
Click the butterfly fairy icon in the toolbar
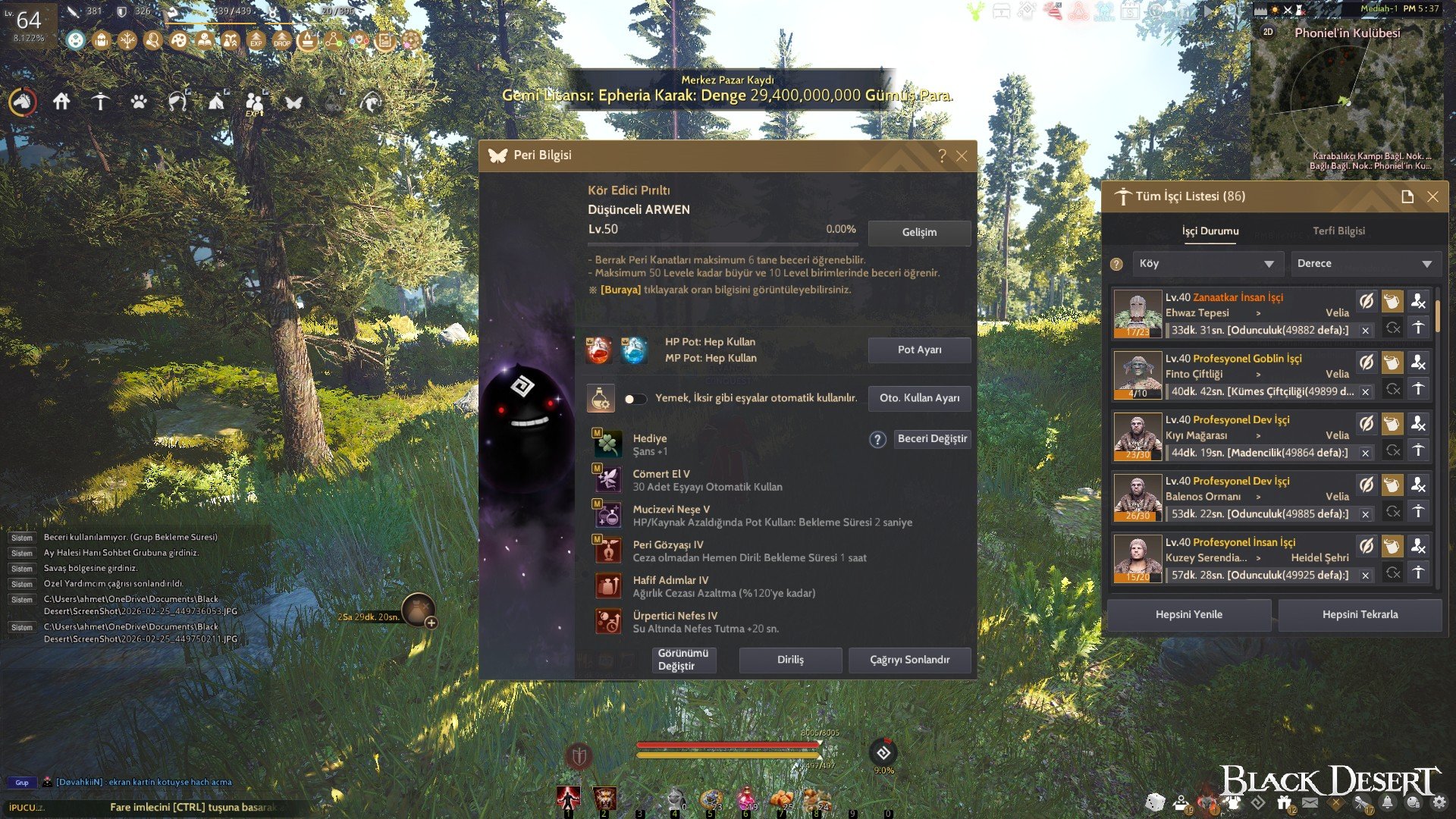[x=292, y=101]
